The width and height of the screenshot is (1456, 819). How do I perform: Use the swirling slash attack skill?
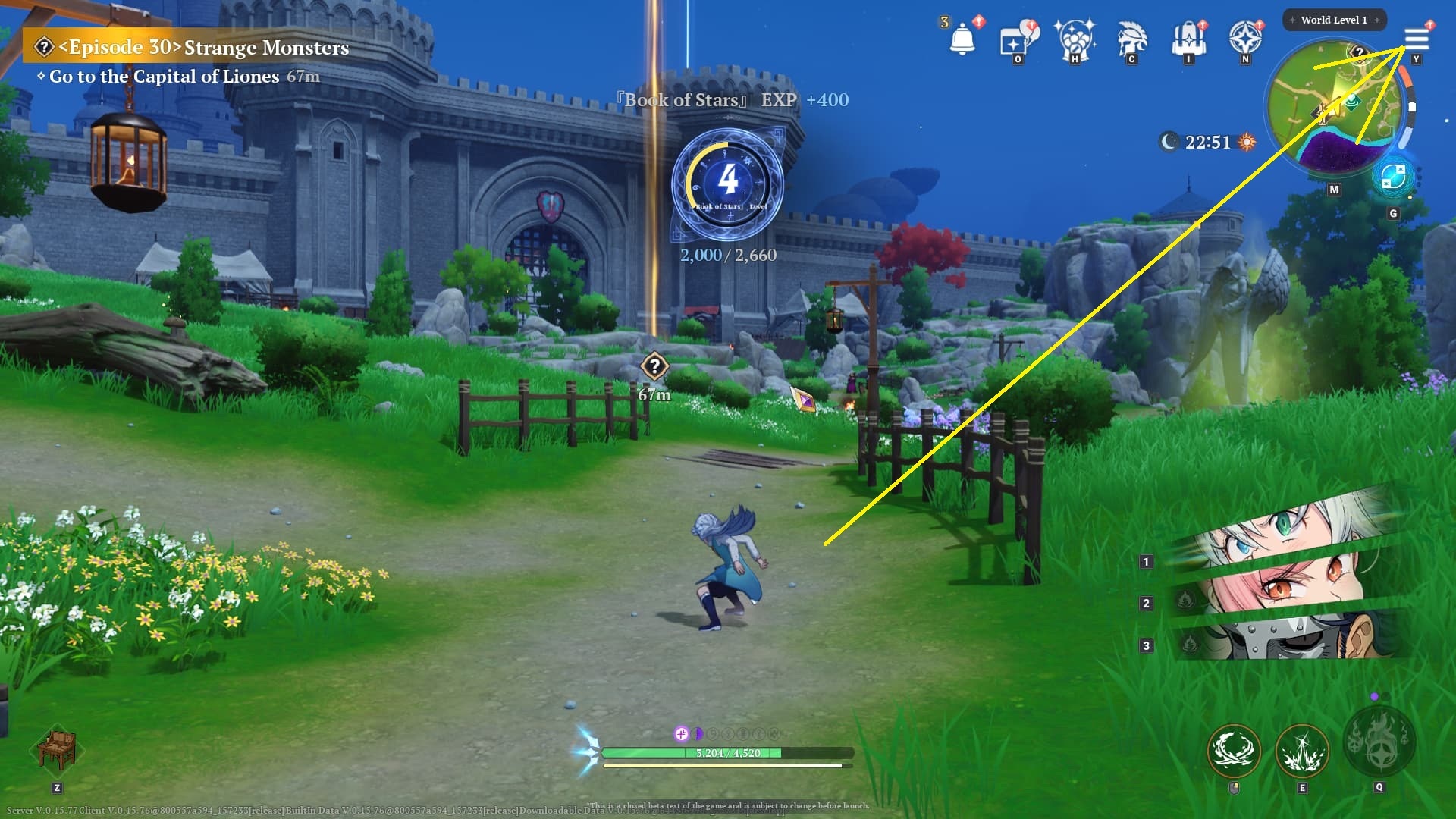[x=1234, y=751]
